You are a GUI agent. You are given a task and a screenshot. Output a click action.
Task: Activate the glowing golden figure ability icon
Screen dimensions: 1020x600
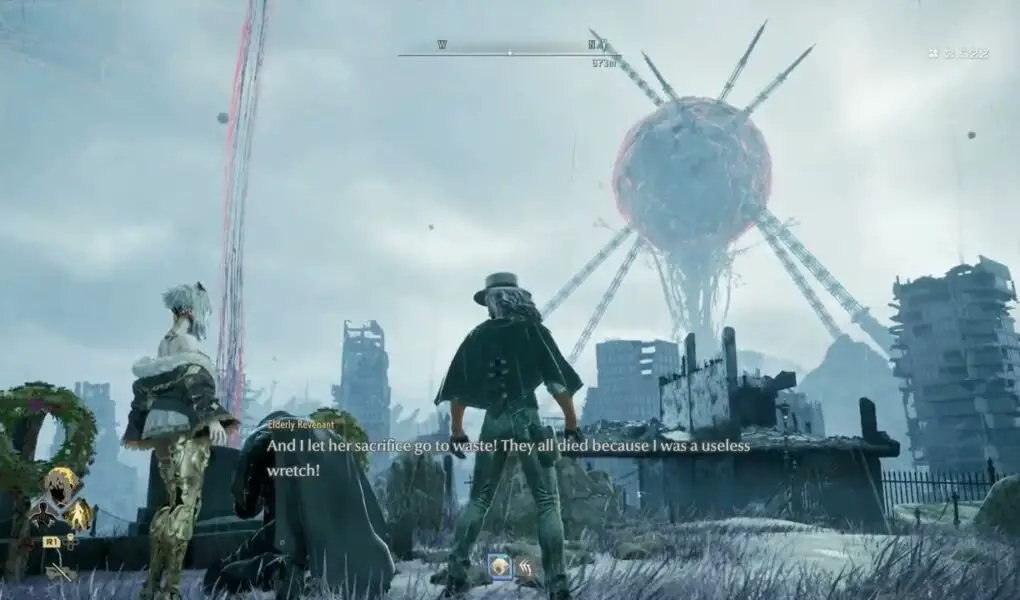pos(78,515)
